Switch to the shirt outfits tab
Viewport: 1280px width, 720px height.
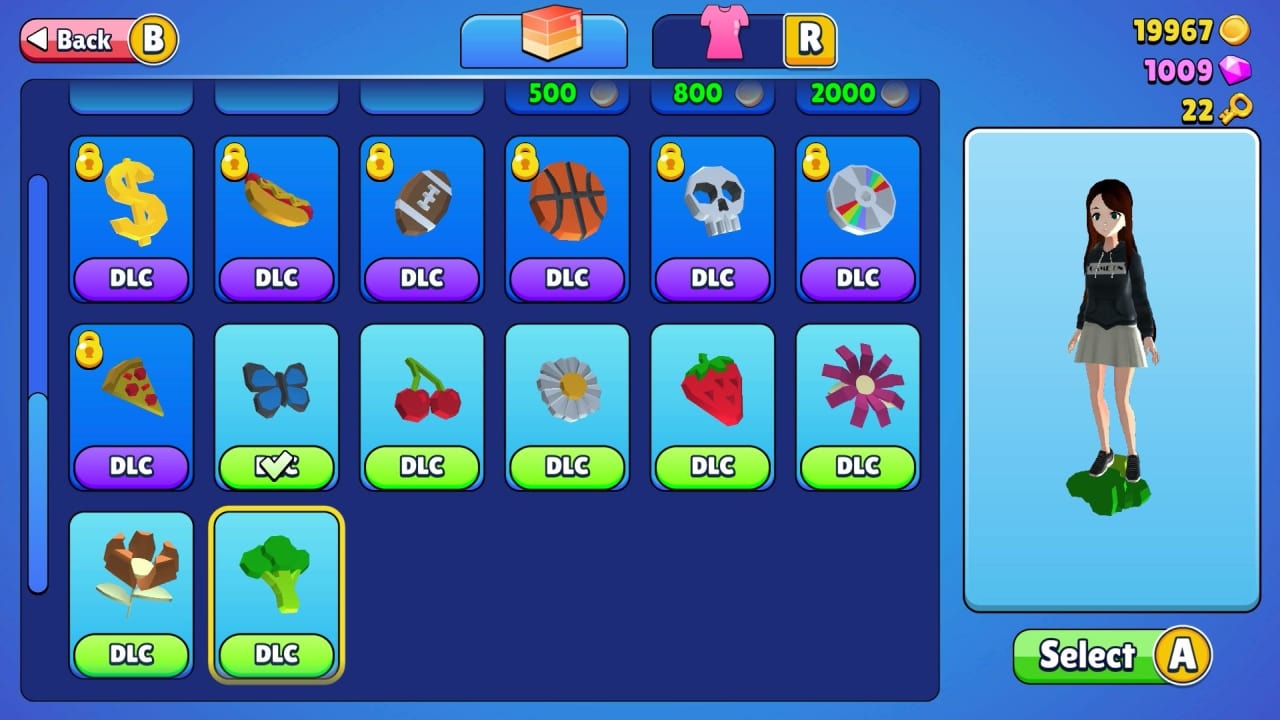[x=742, y=40]
